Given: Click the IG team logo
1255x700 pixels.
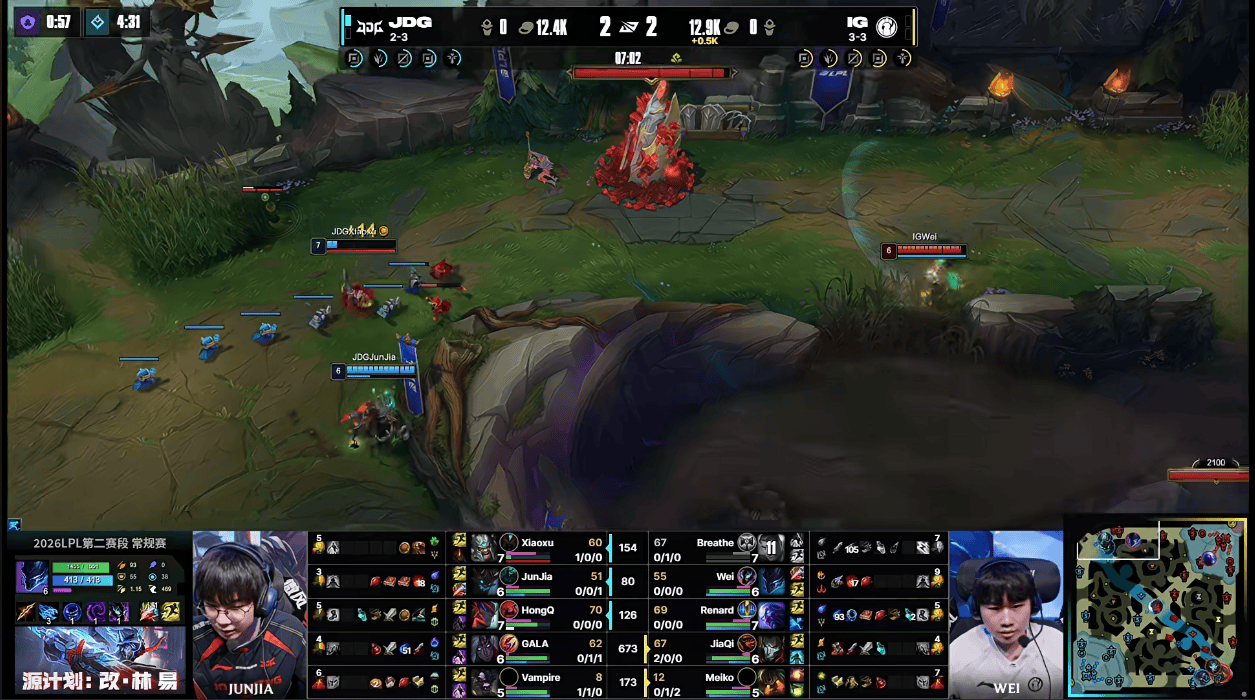Looking at the screenshot, I should [x=887, y=27].
